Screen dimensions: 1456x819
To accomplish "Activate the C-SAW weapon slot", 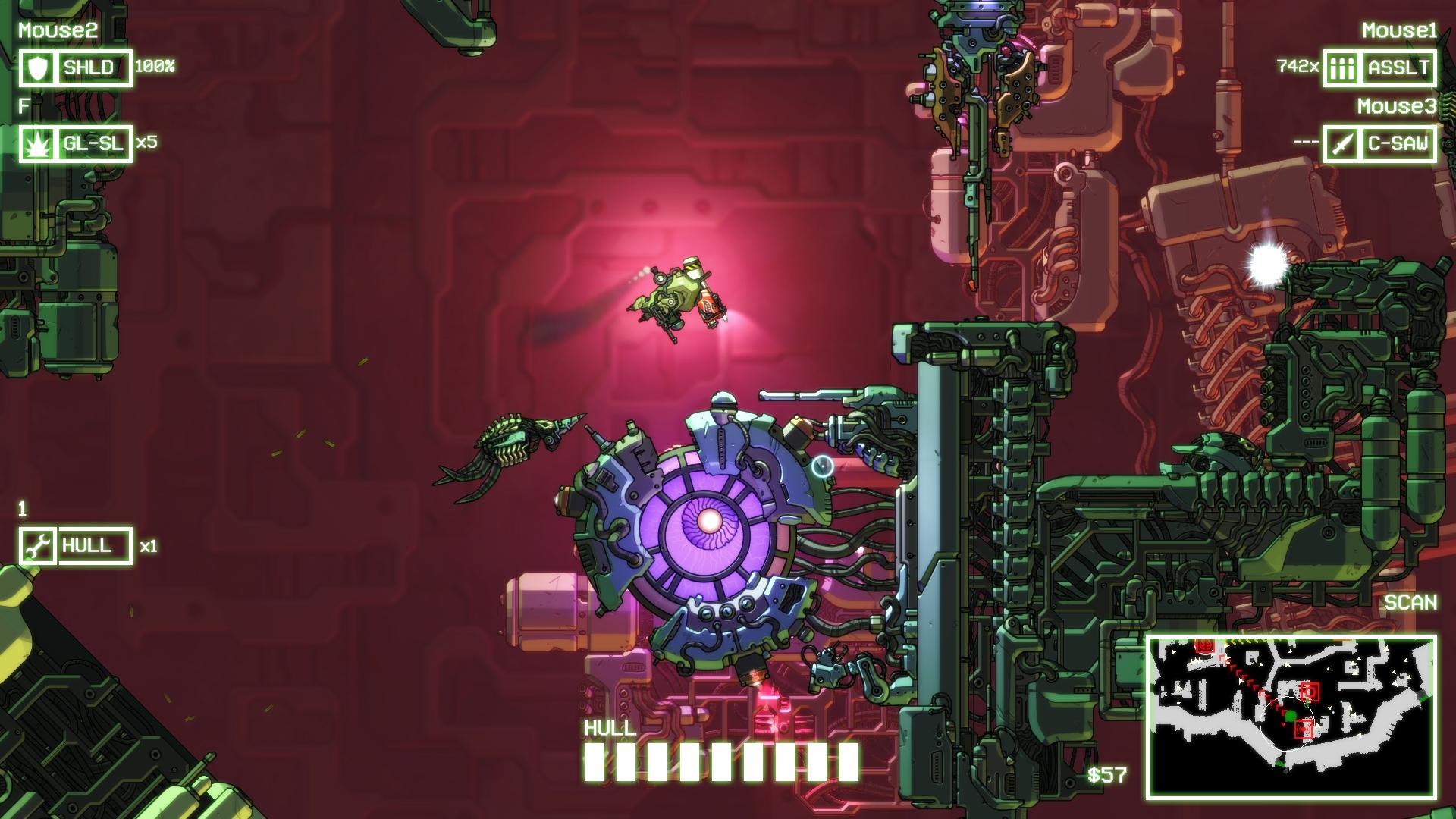I will point(1397,141).
